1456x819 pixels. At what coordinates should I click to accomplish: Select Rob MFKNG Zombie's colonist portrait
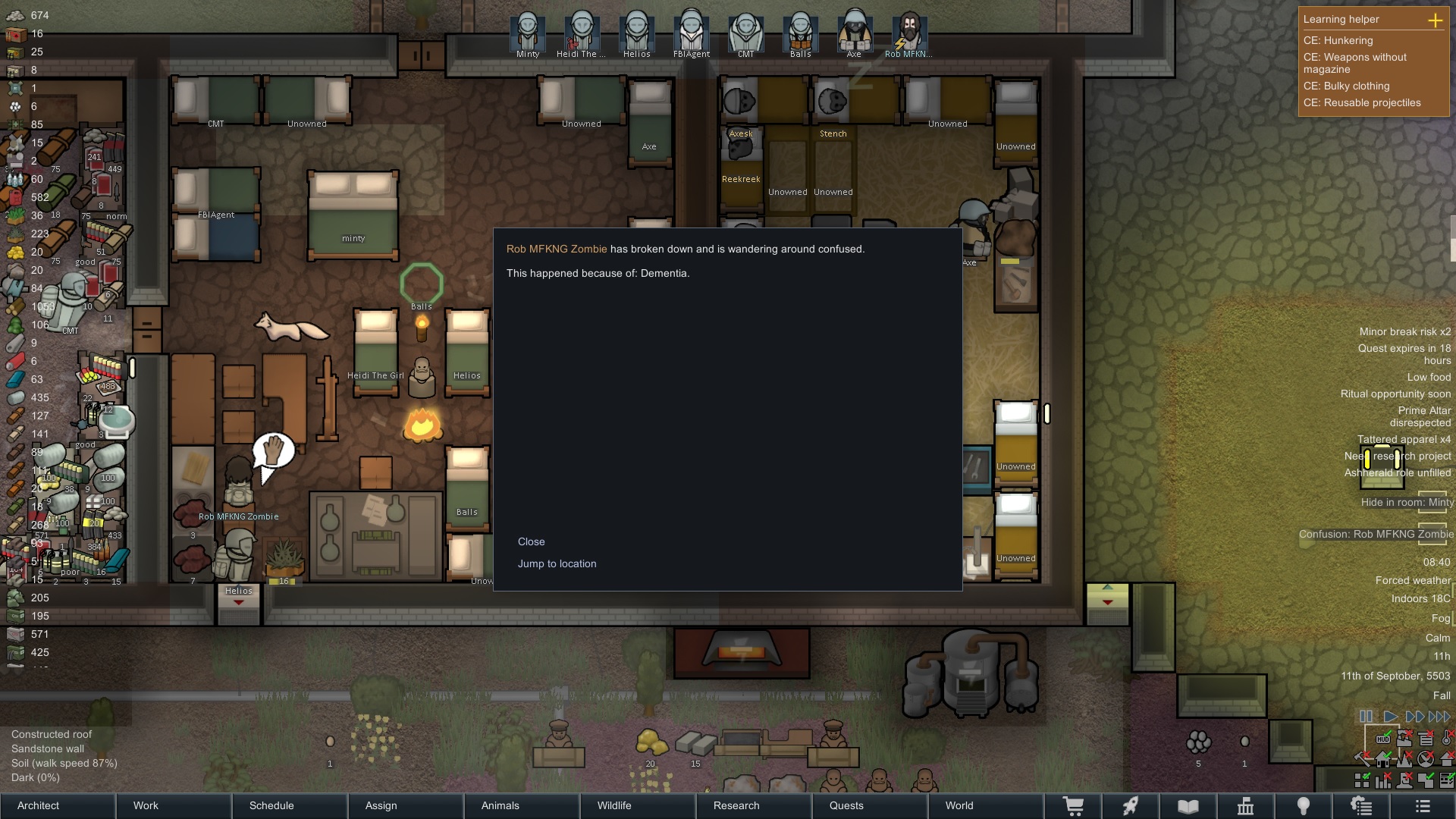point(908,34)
